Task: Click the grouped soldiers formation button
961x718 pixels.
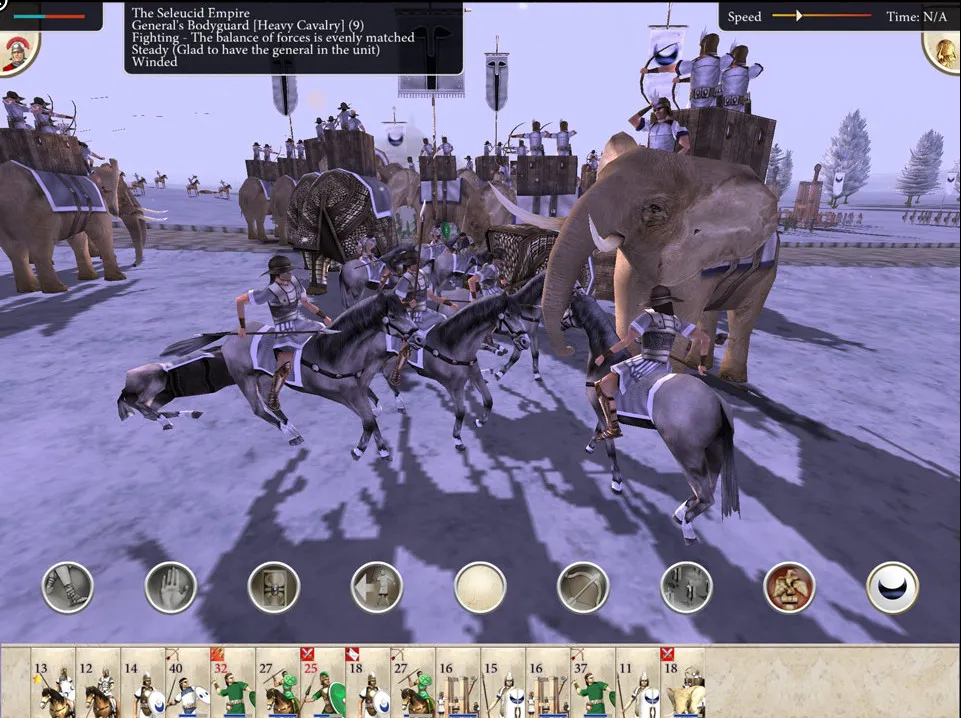Action: [x=686, y=587]
